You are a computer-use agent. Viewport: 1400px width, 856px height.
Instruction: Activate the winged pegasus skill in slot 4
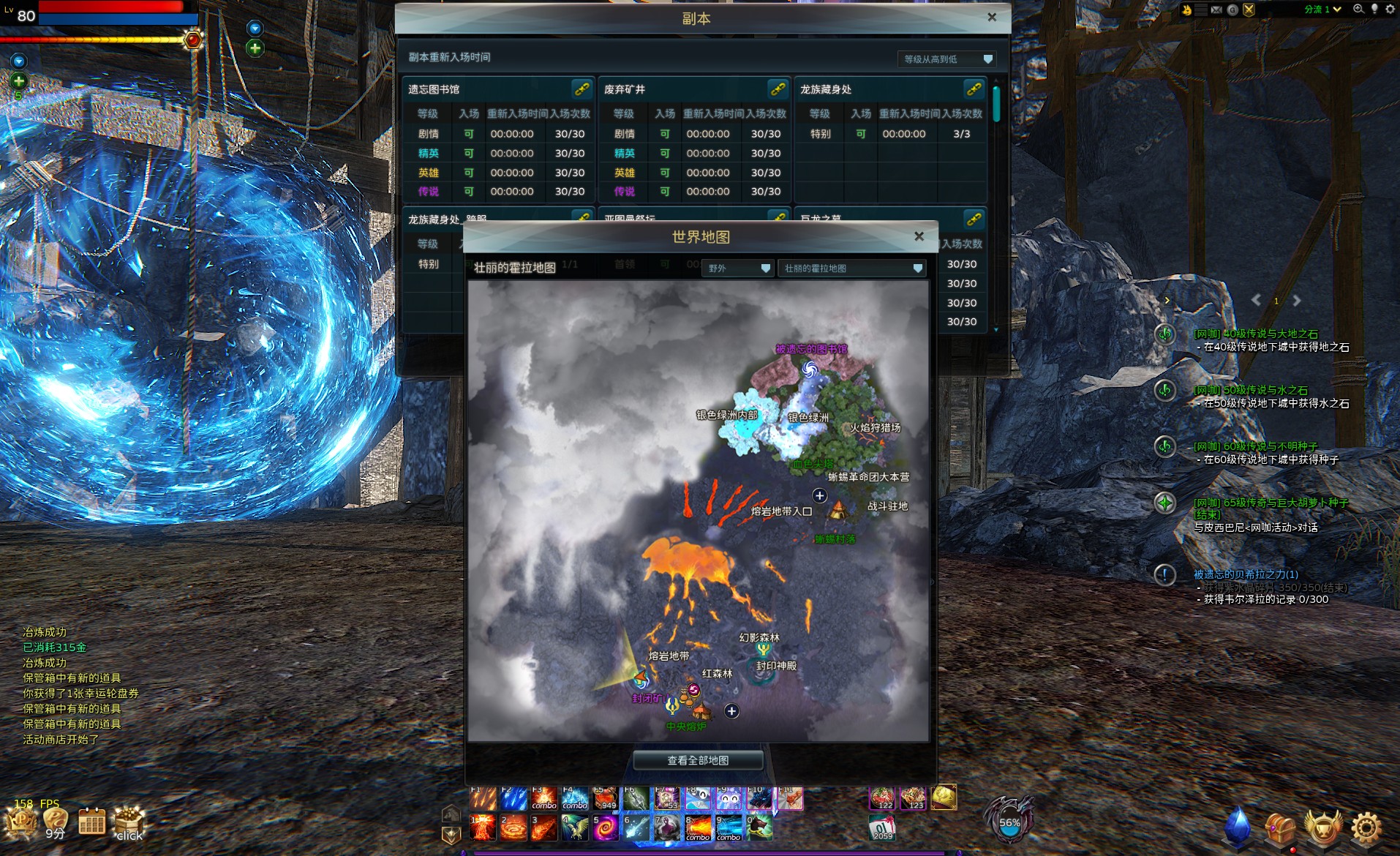[574, 828]
